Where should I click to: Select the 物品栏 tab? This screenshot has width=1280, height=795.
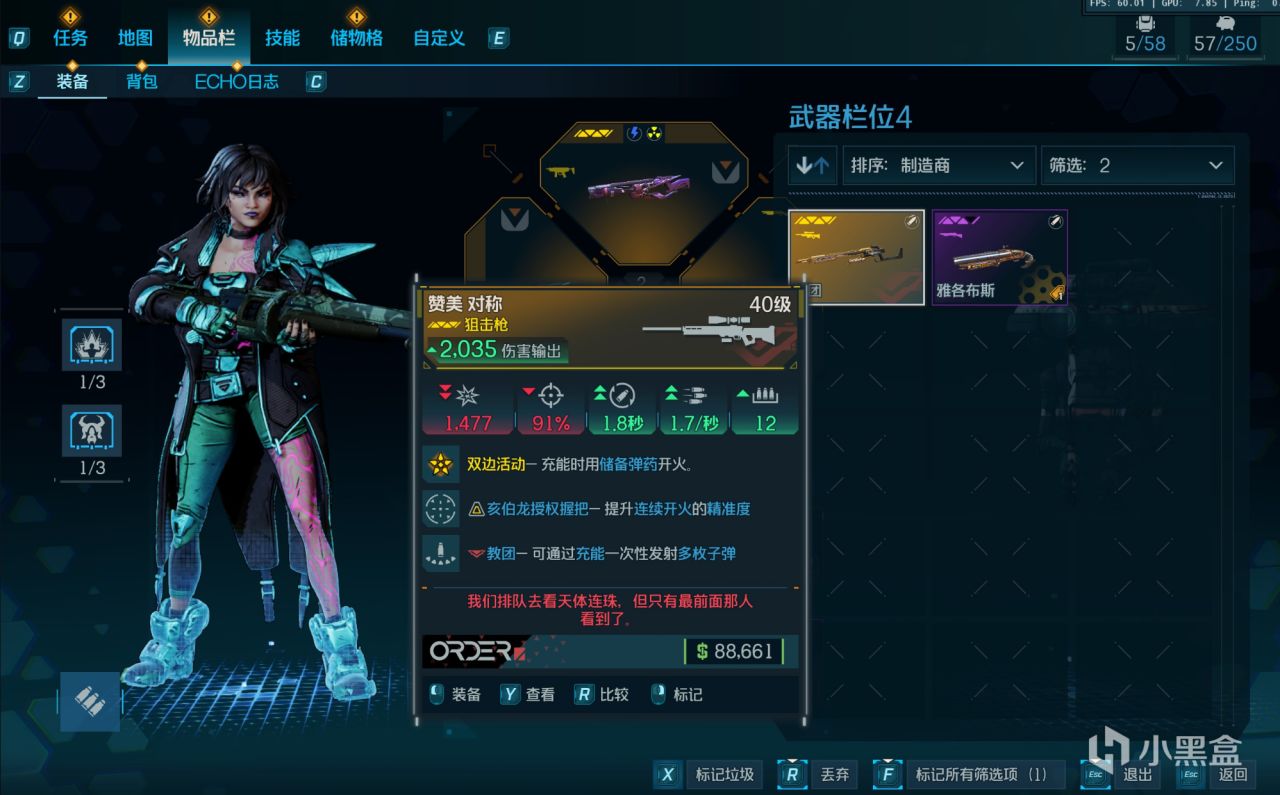208,38
